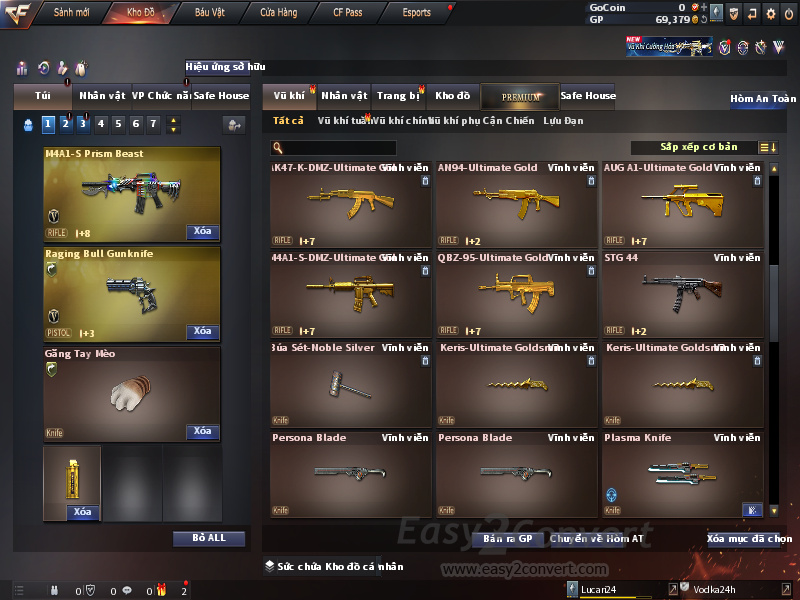This screenshot has height=600, width=800.
Task: Open the Cửa Hàng shop tab
Action: 278,13
